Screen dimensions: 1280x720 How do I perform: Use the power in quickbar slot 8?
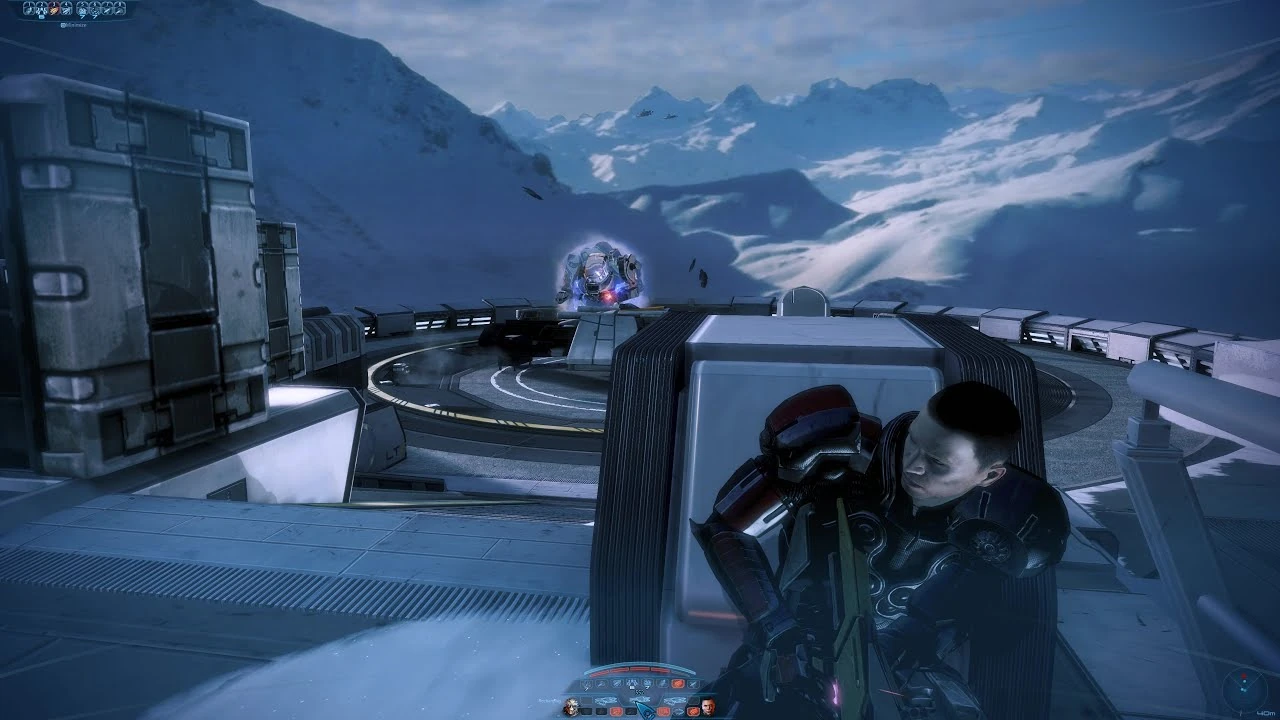(x=120, y=9)
